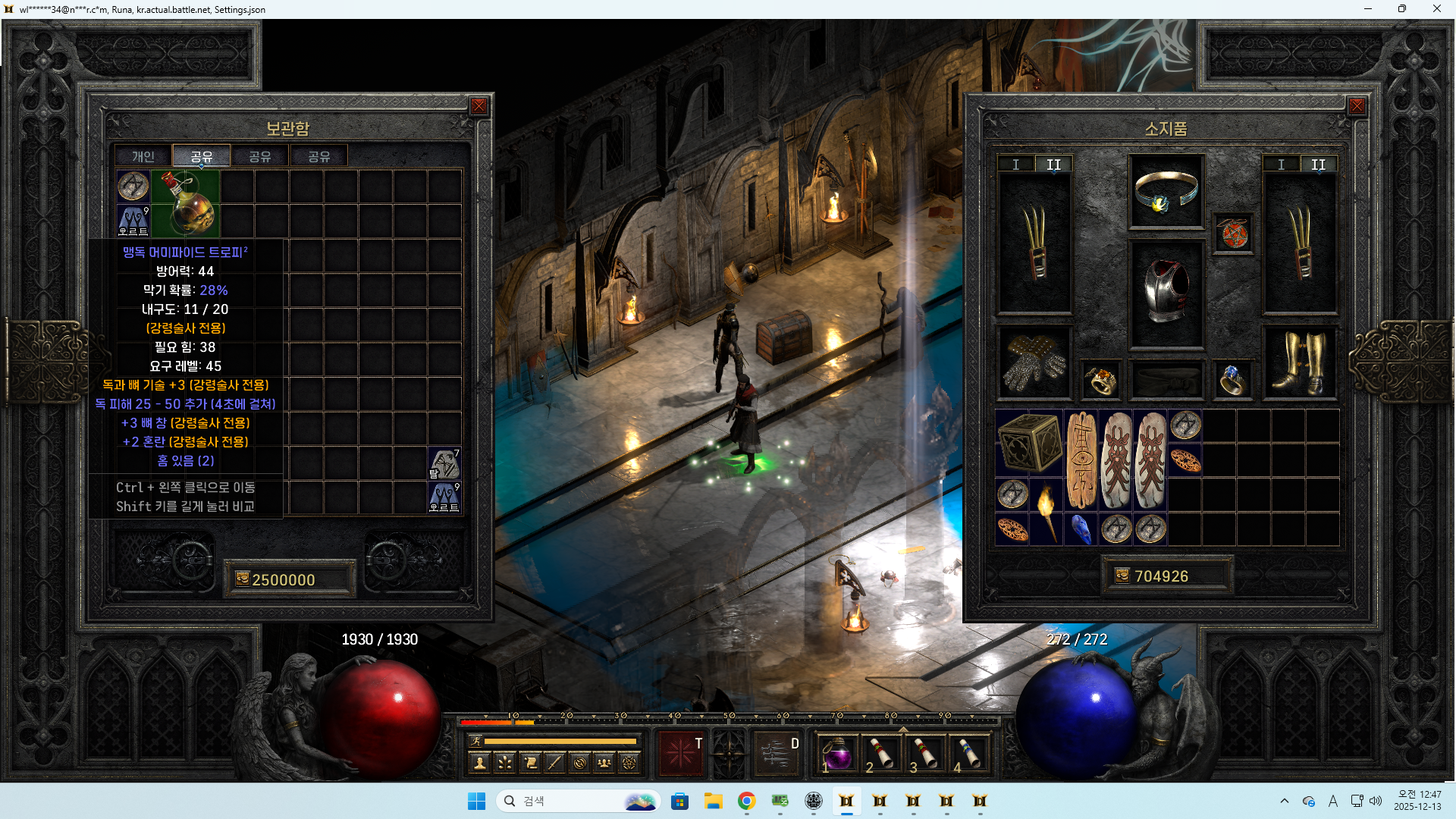The width and height of the screenshot is (1456, 819).
Task: Open Google Chrome from the taskbar
Action: (x=746, y=801)
